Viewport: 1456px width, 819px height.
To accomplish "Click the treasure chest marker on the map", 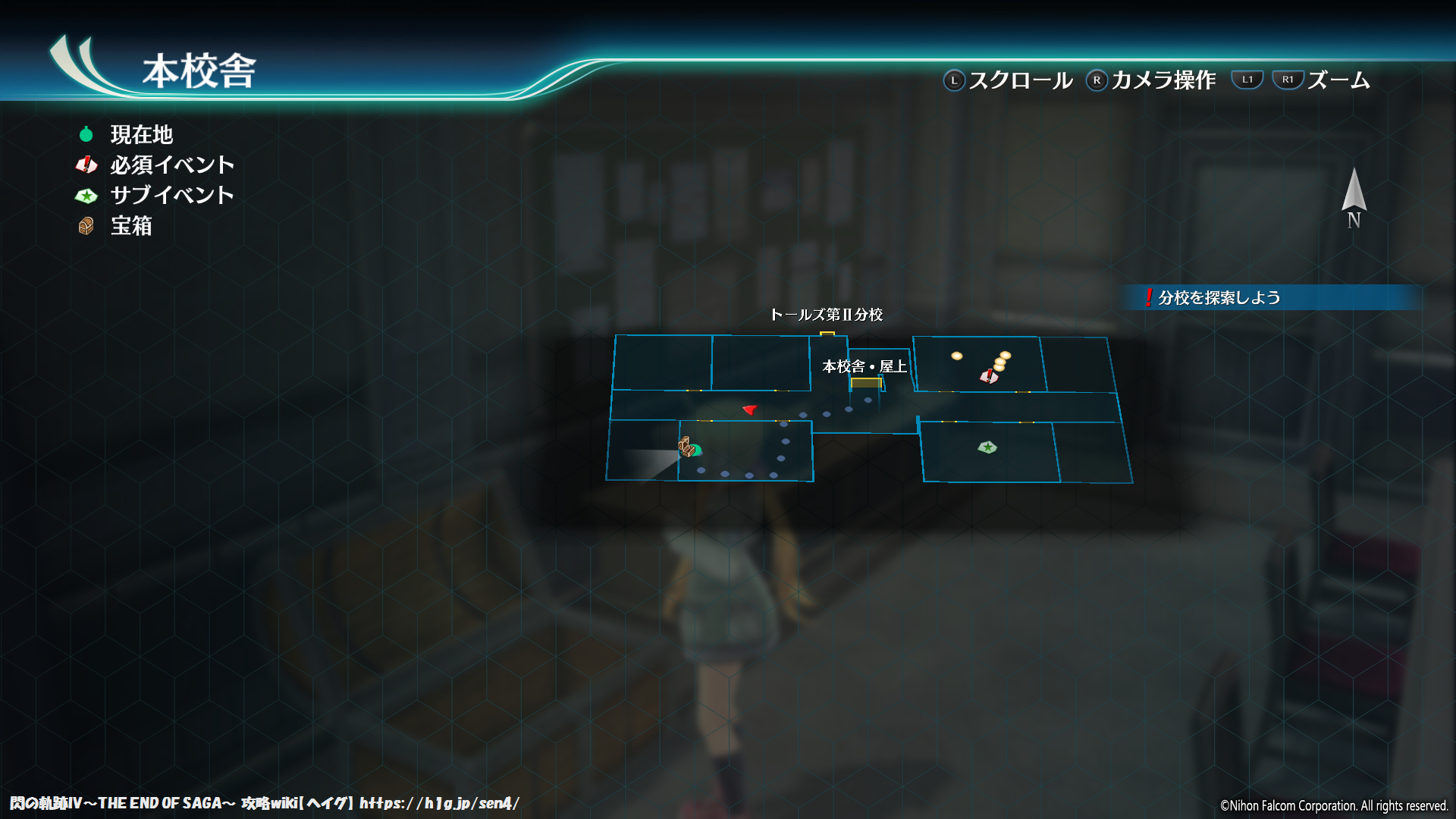I will [x=686, y=447].
